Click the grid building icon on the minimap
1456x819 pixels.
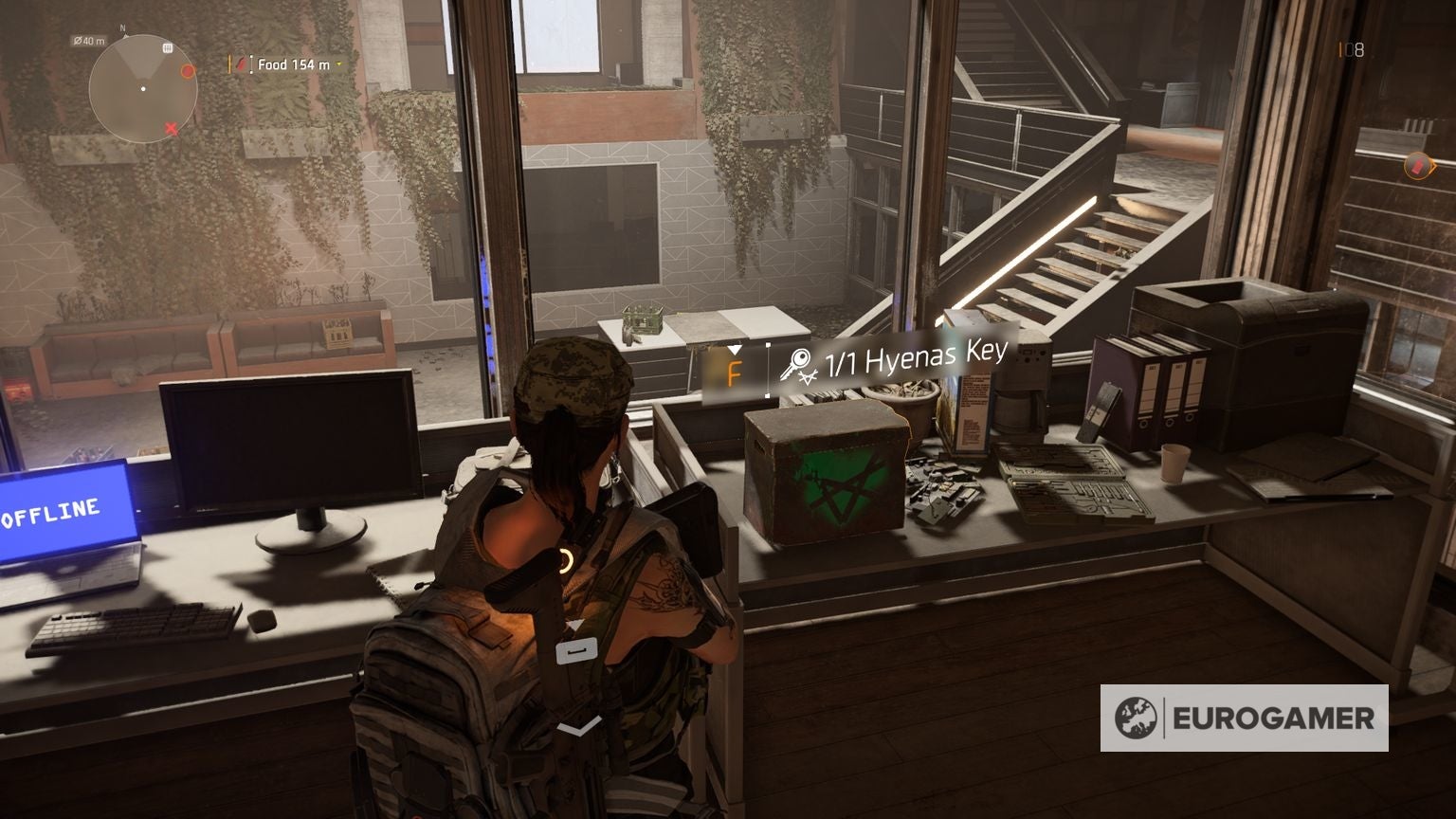pos(167,46)
